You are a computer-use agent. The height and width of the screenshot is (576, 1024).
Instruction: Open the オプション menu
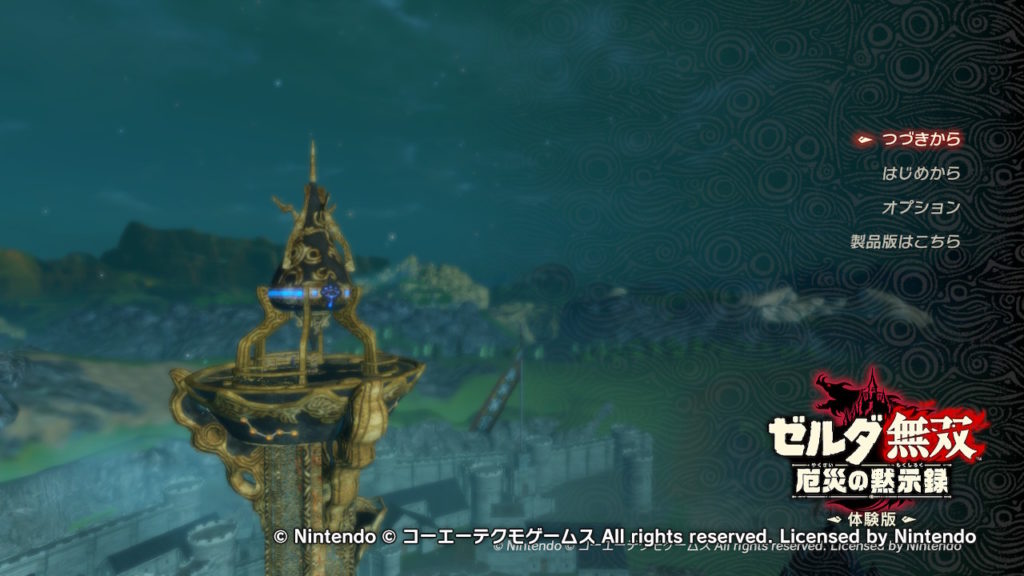tap(920, 207)
